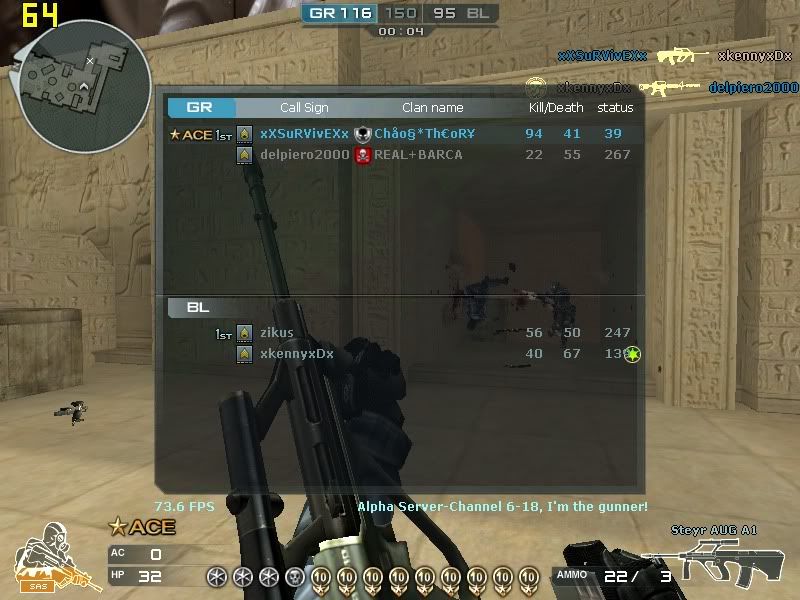Viewport: 800px width, 600px height.
Task: Click the SAS soldier character badge
Action: (x=45, y=560)
